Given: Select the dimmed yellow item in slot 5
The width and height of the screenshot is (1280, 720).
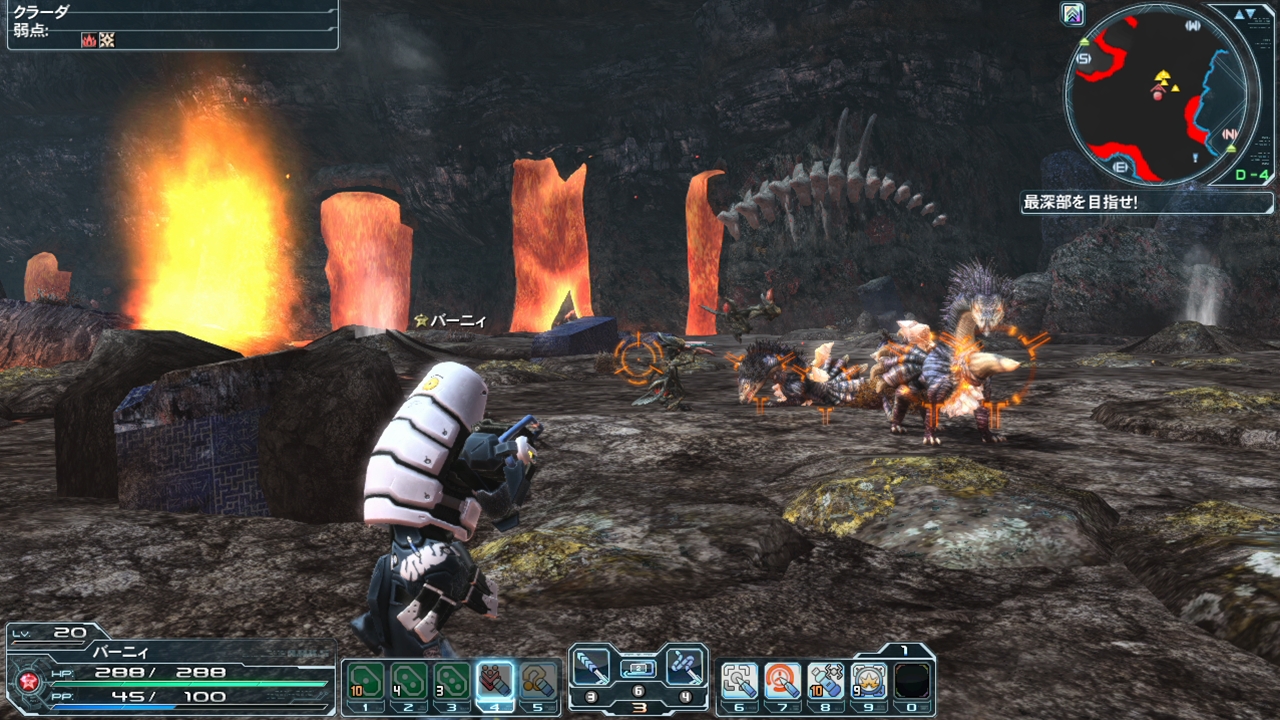Looking at the screenshot, I should coord(538,680).
